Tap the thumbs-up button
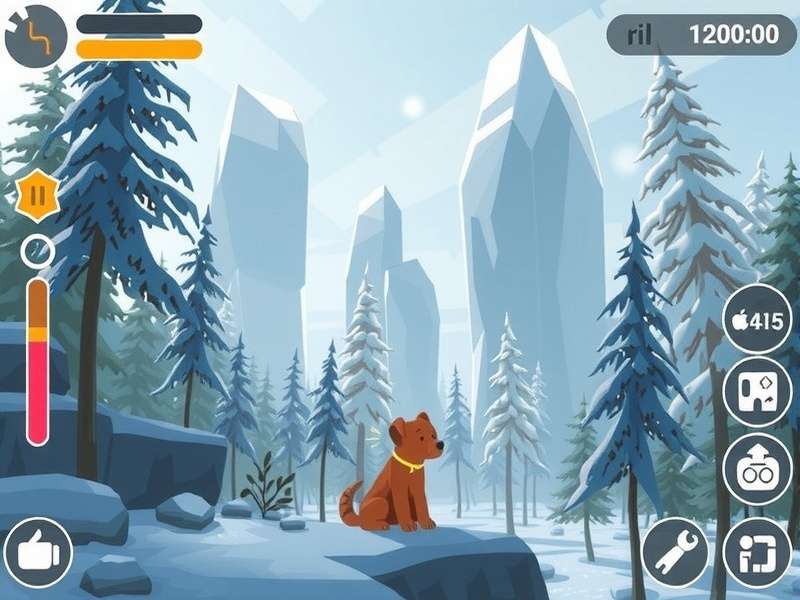Image resolution: width=800 pixels, height=600 pixels. click(38, 552)
